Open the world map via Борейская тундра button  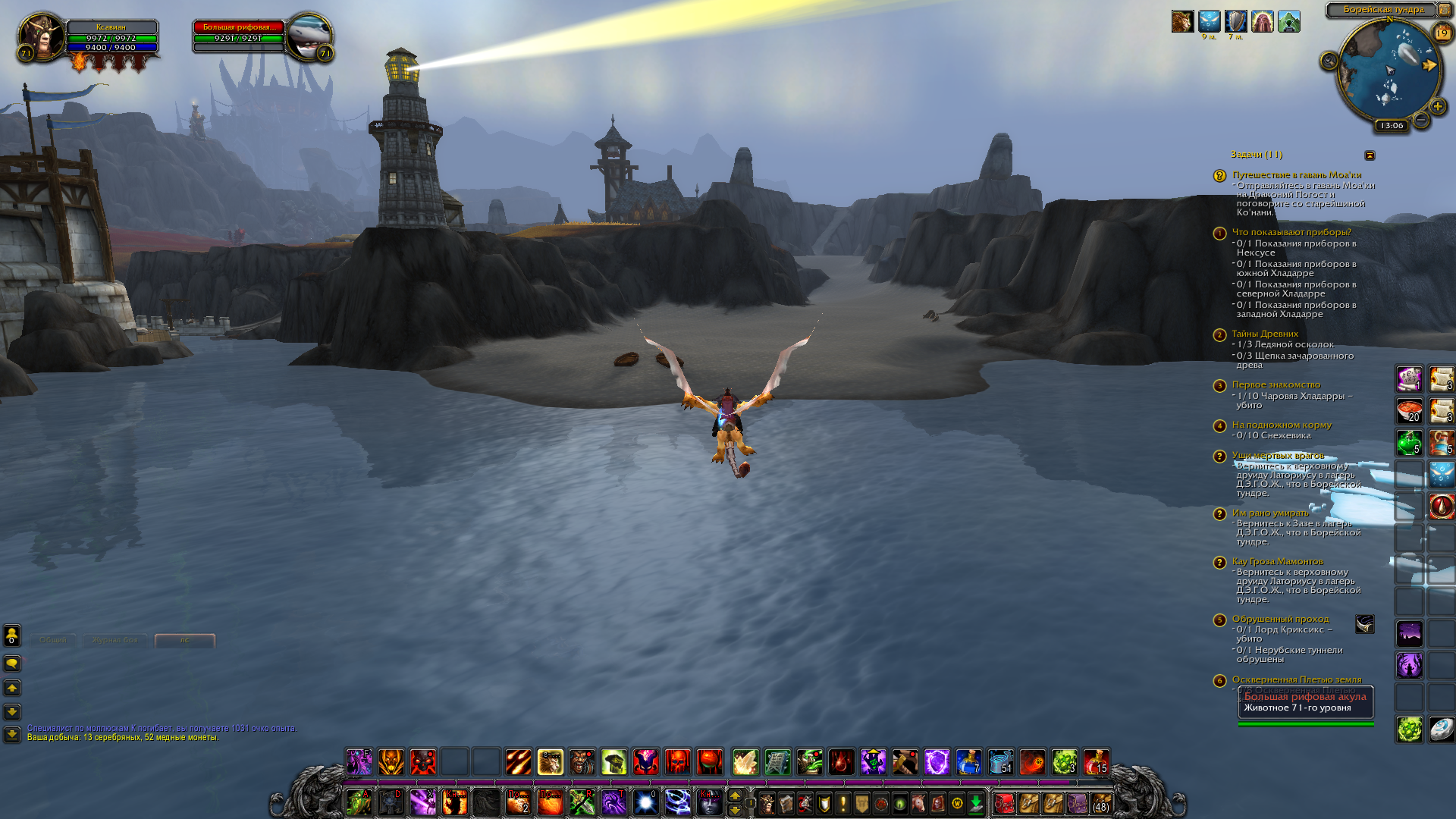pyautogui.click(x=1383, y=10)
